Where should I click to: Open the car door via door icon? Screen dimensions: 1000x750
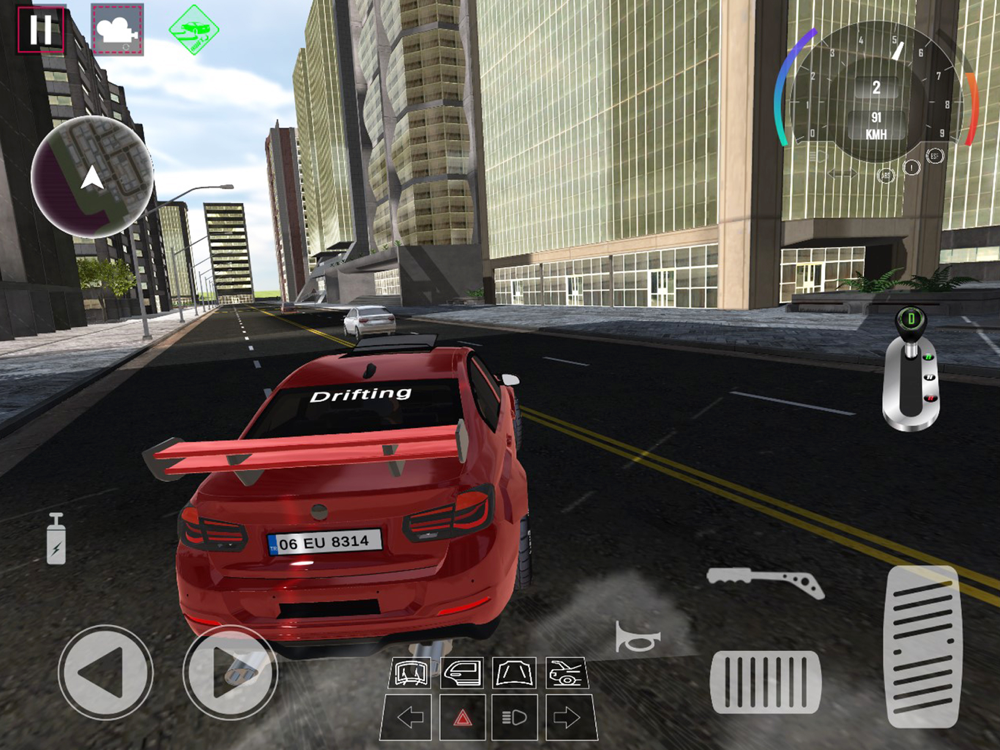coord(462,672)
